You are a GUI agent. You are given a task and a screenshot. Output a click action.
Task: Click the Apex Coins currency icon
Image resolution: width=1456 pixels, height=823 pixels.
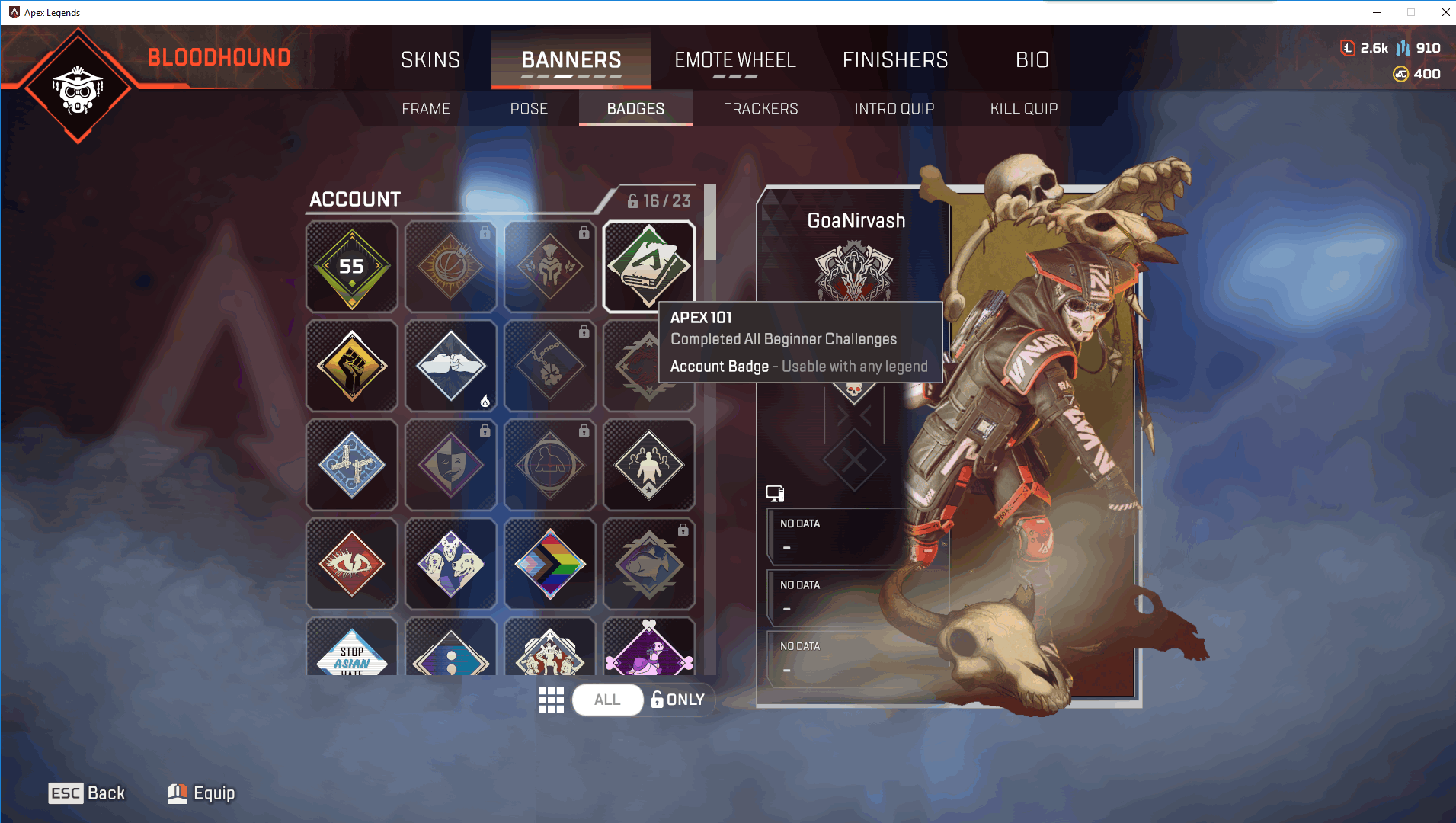pos(1400,74)
